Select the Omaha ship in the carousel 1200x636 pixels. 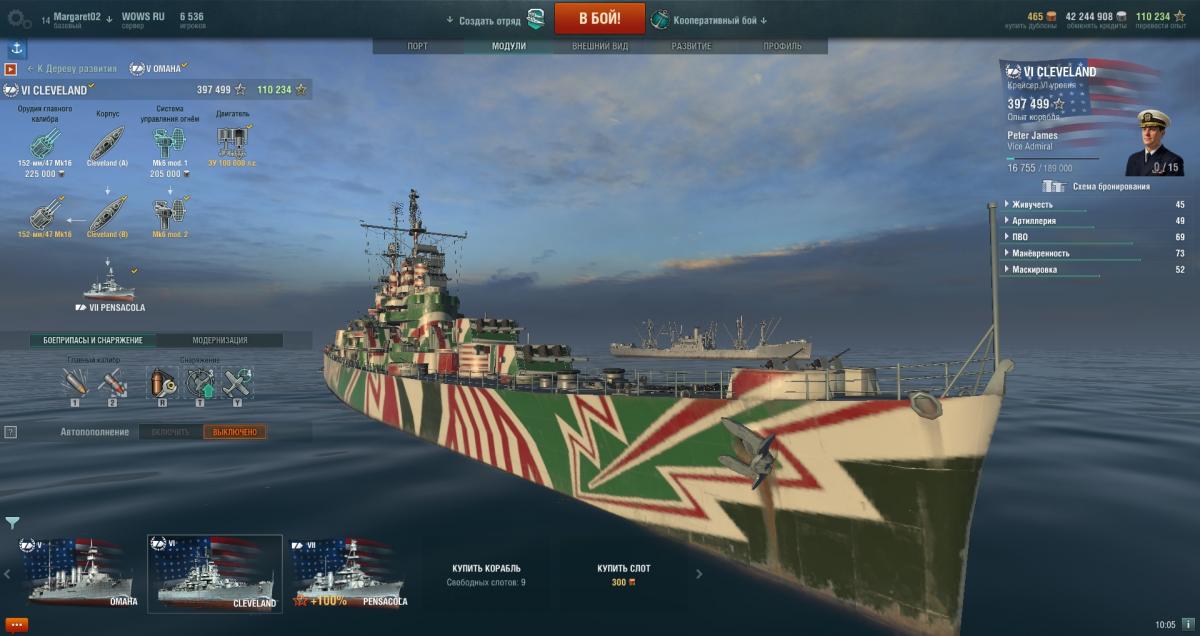point(75,573)
